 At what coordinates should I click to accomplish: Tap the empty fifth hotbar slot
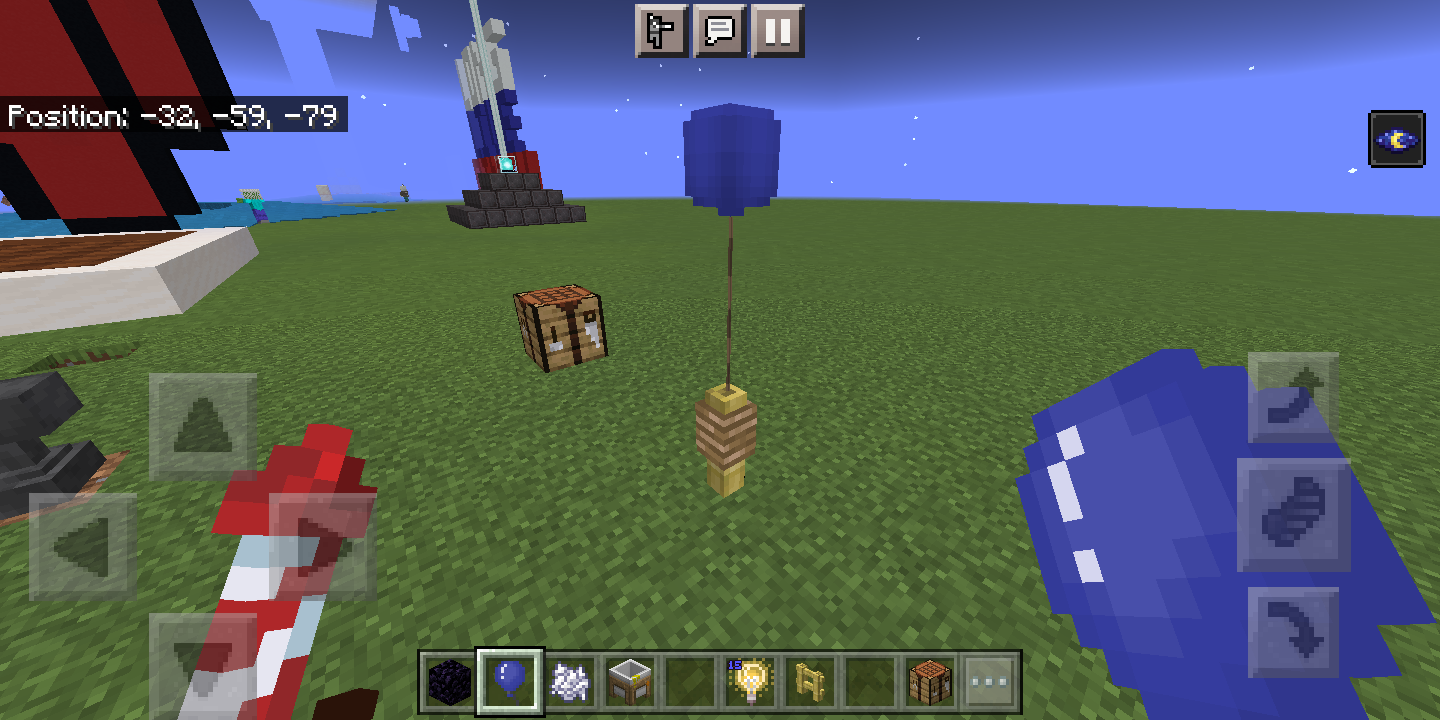coord(690,680)
